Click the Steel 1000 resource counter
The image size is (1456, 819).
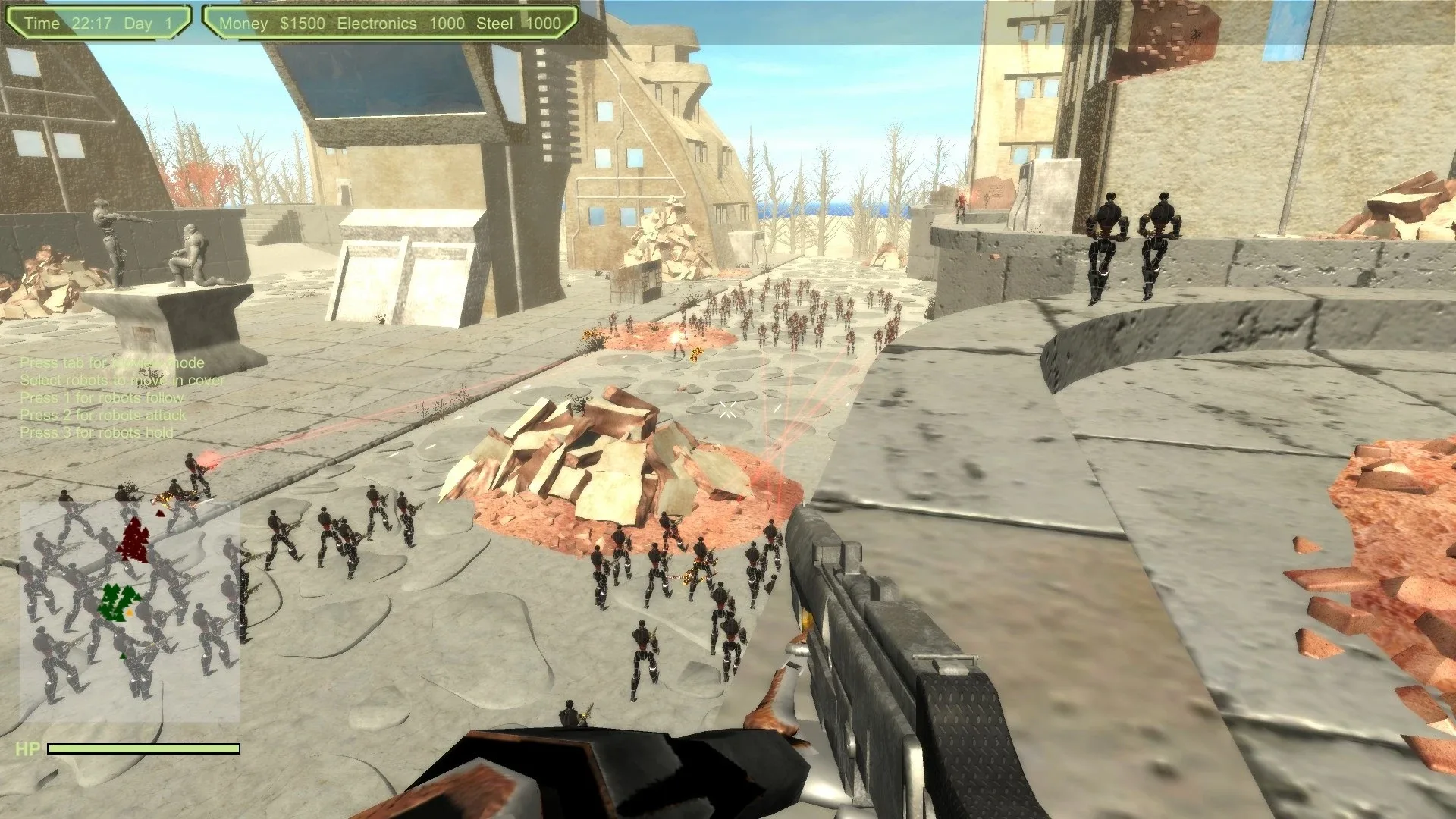[522, 23]
